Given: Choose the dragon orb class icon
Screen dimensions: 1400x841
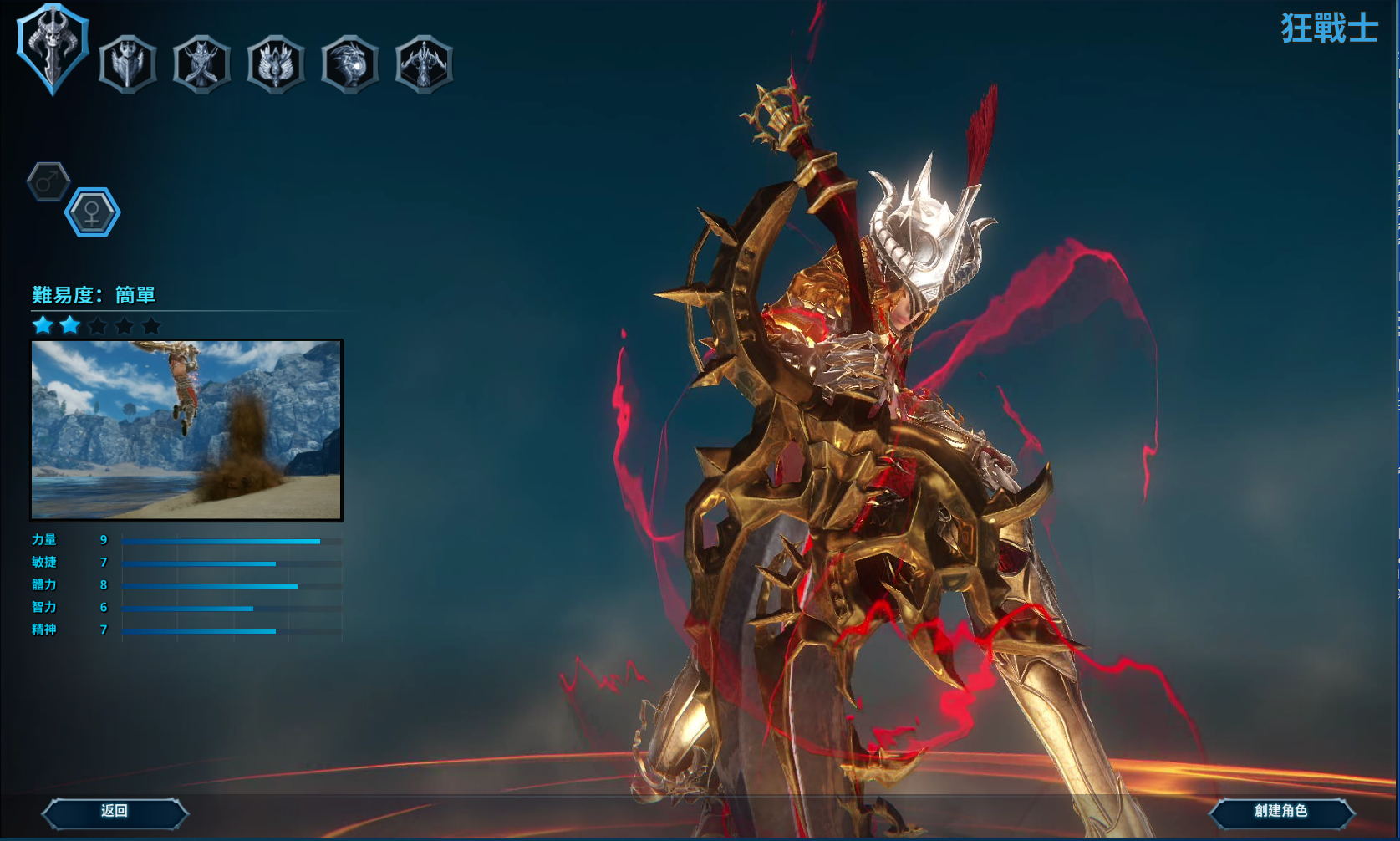Looking at the screenshot, I should pos(350,64).
